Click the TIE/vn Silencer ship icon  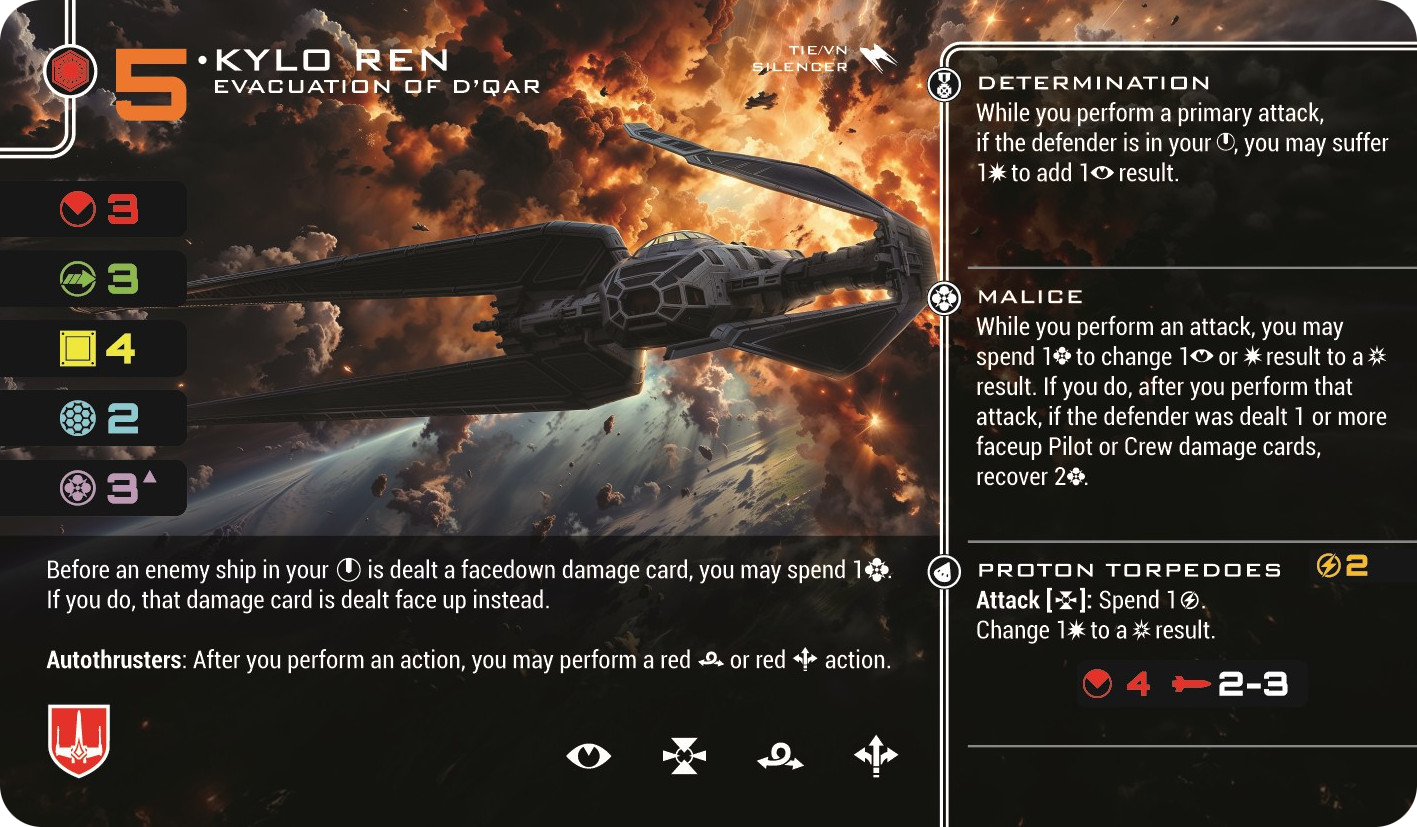pos(877,59)
